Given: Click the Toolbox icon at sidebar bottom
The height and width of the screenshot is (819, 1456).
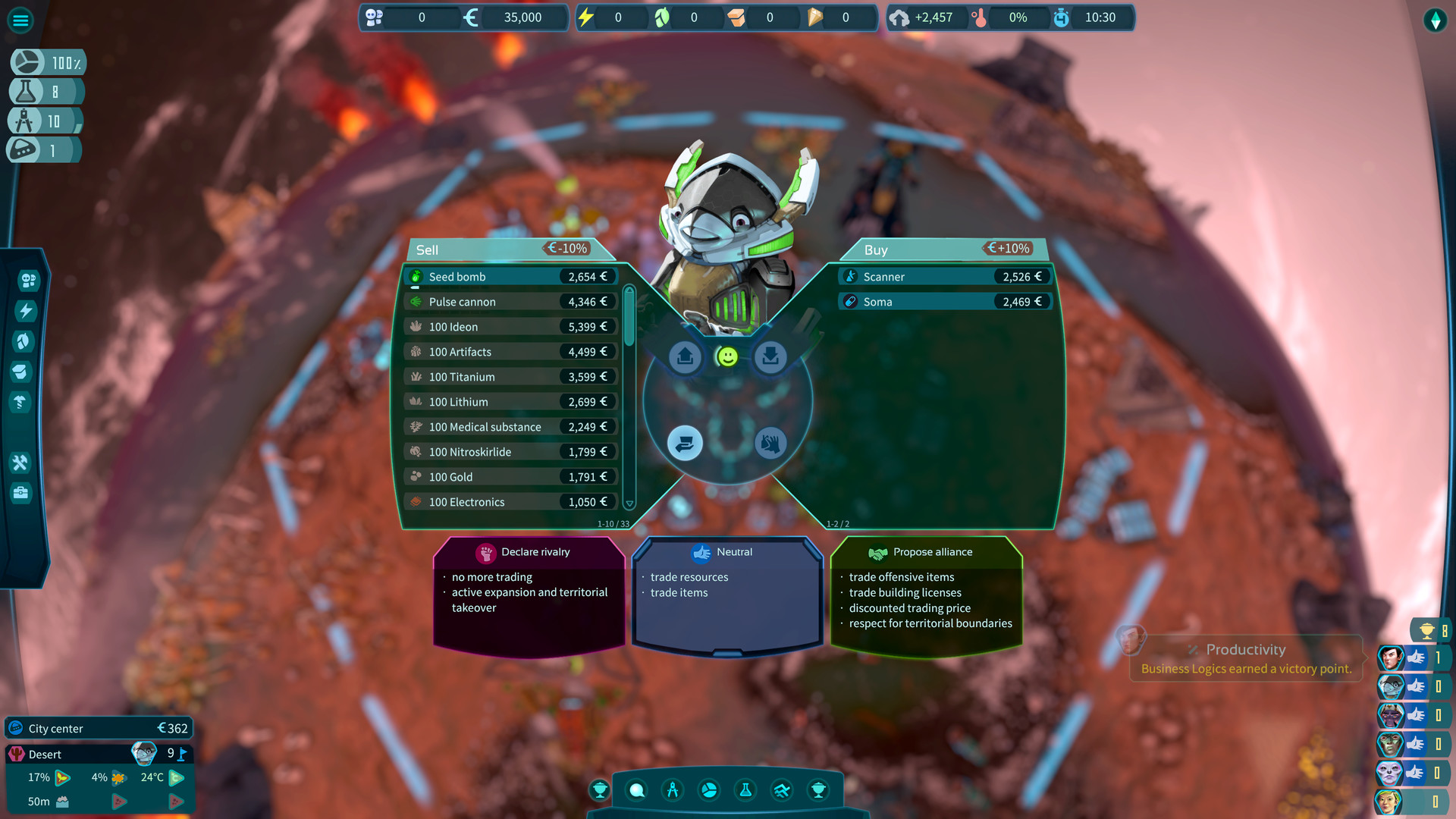Looking at the screenshot, I should pos(20,494).
